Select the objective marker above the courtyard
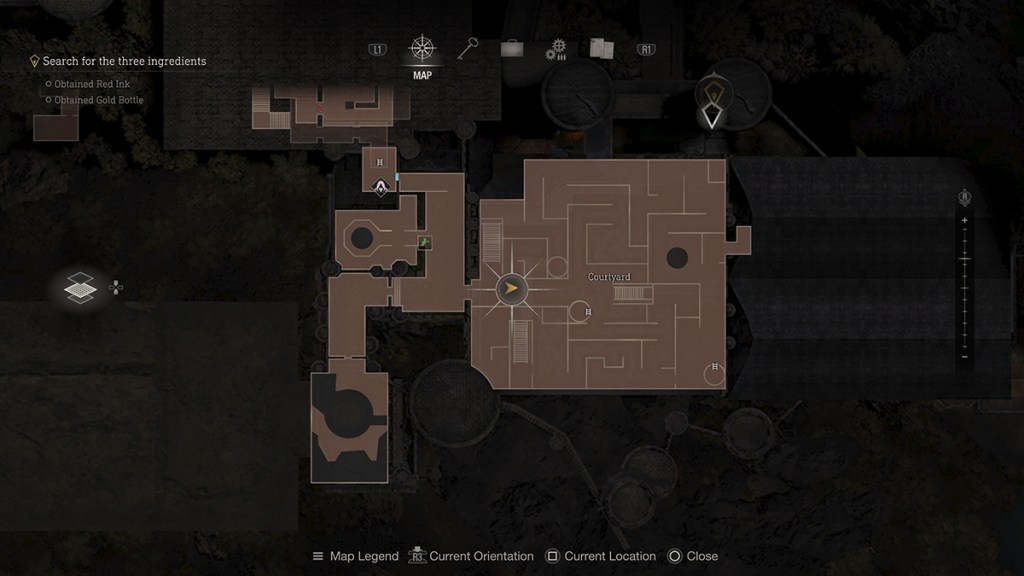Viewport: 1024px width, 576px height. click(711, 102)
